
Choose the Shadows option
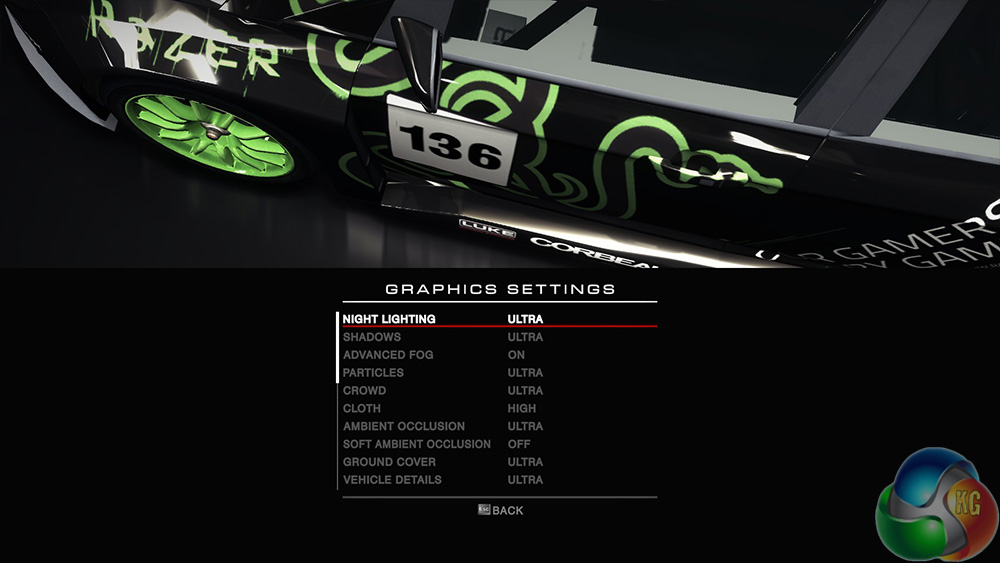coord(372,337)
